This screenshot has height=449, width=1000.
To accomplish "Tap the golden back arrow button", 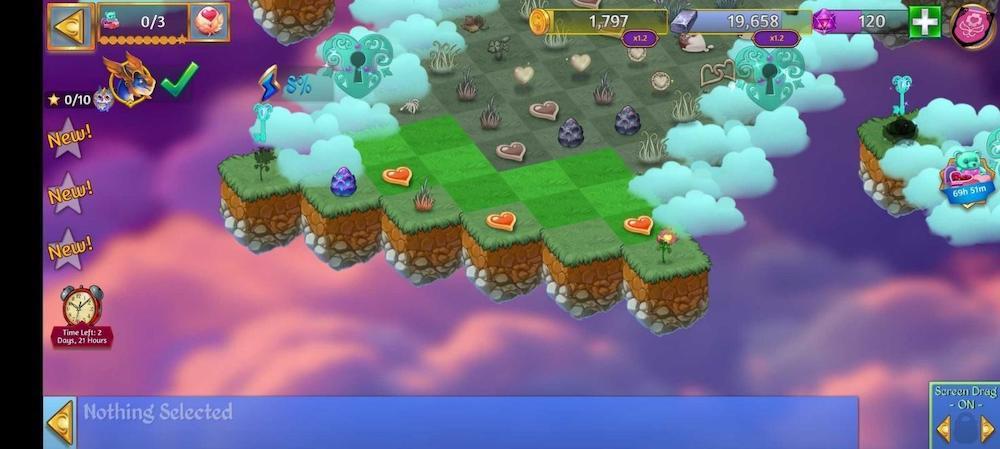I will [x=70, y=26].
